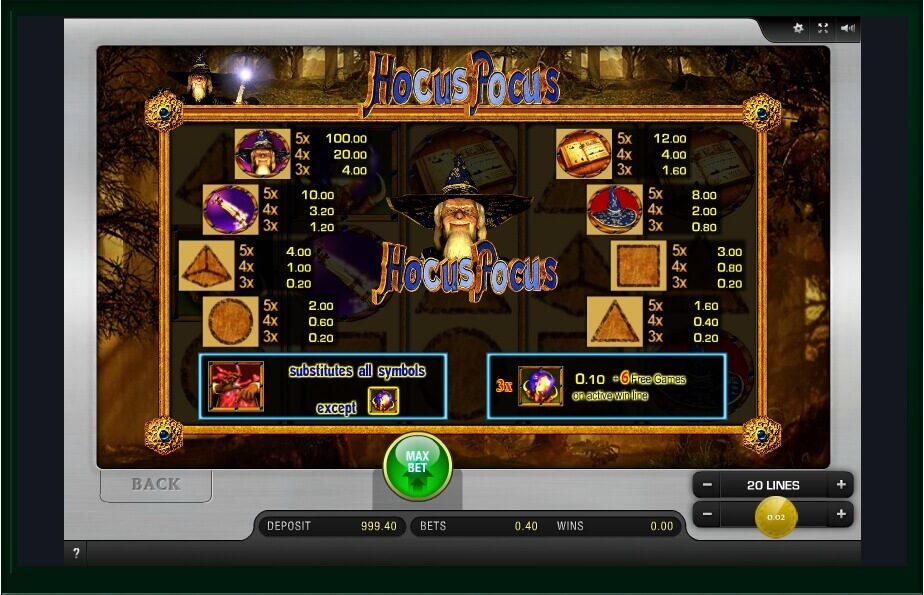
Task: Decrease the number of lines
Action: click(707, 485)
